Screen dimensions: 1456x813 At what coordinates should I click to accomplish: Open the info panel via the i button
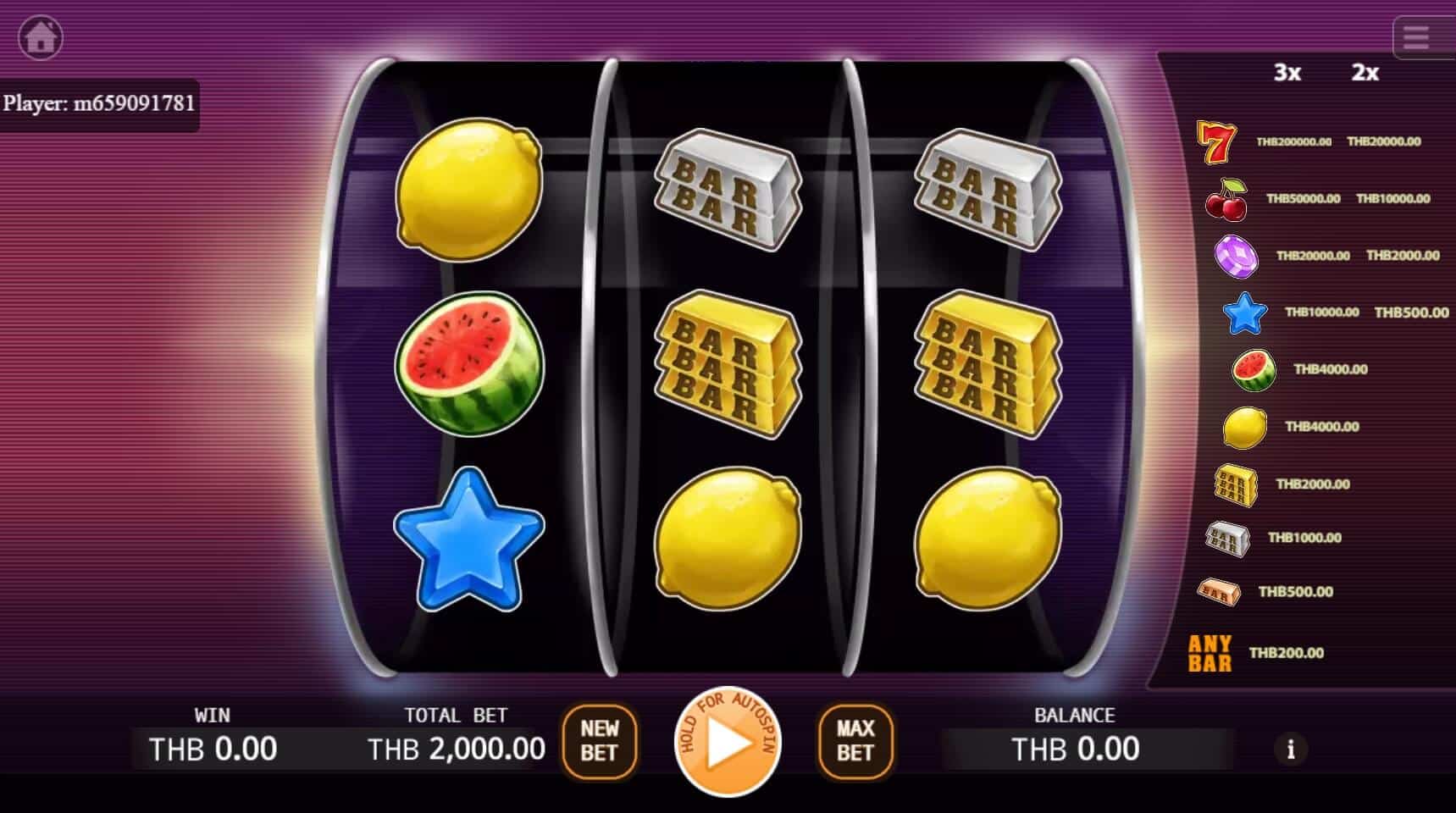tap(1291, 749)
